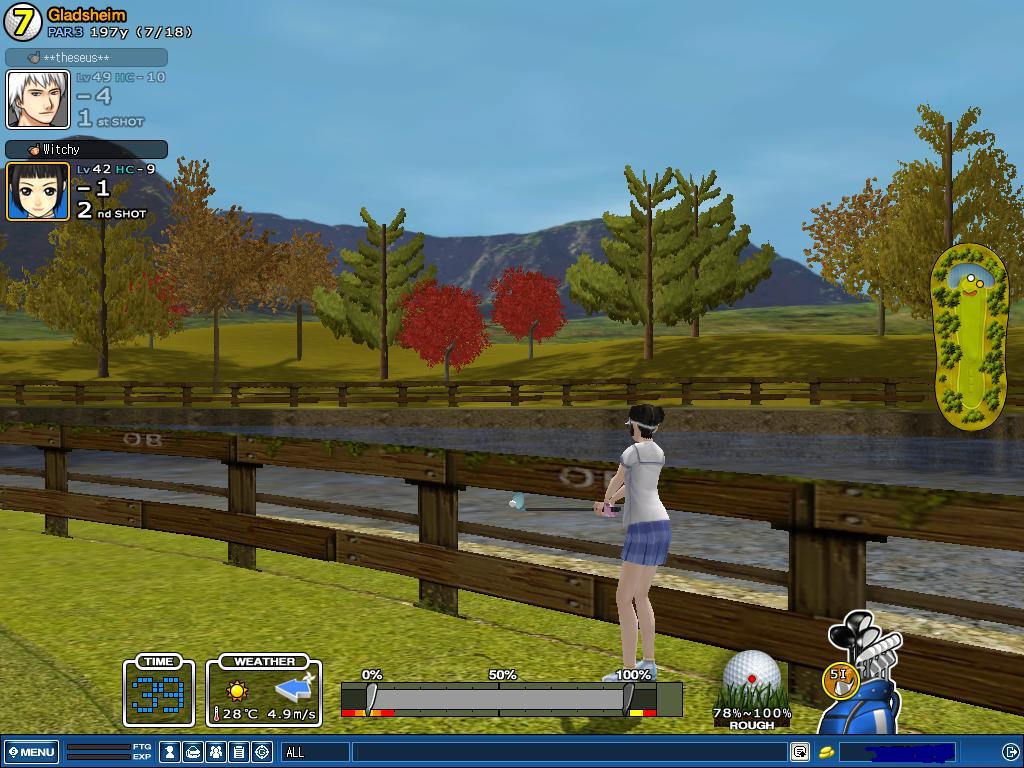Click the single-person profile icon
This screenshot has width=1024, height=768.
[x=171, y=752]
